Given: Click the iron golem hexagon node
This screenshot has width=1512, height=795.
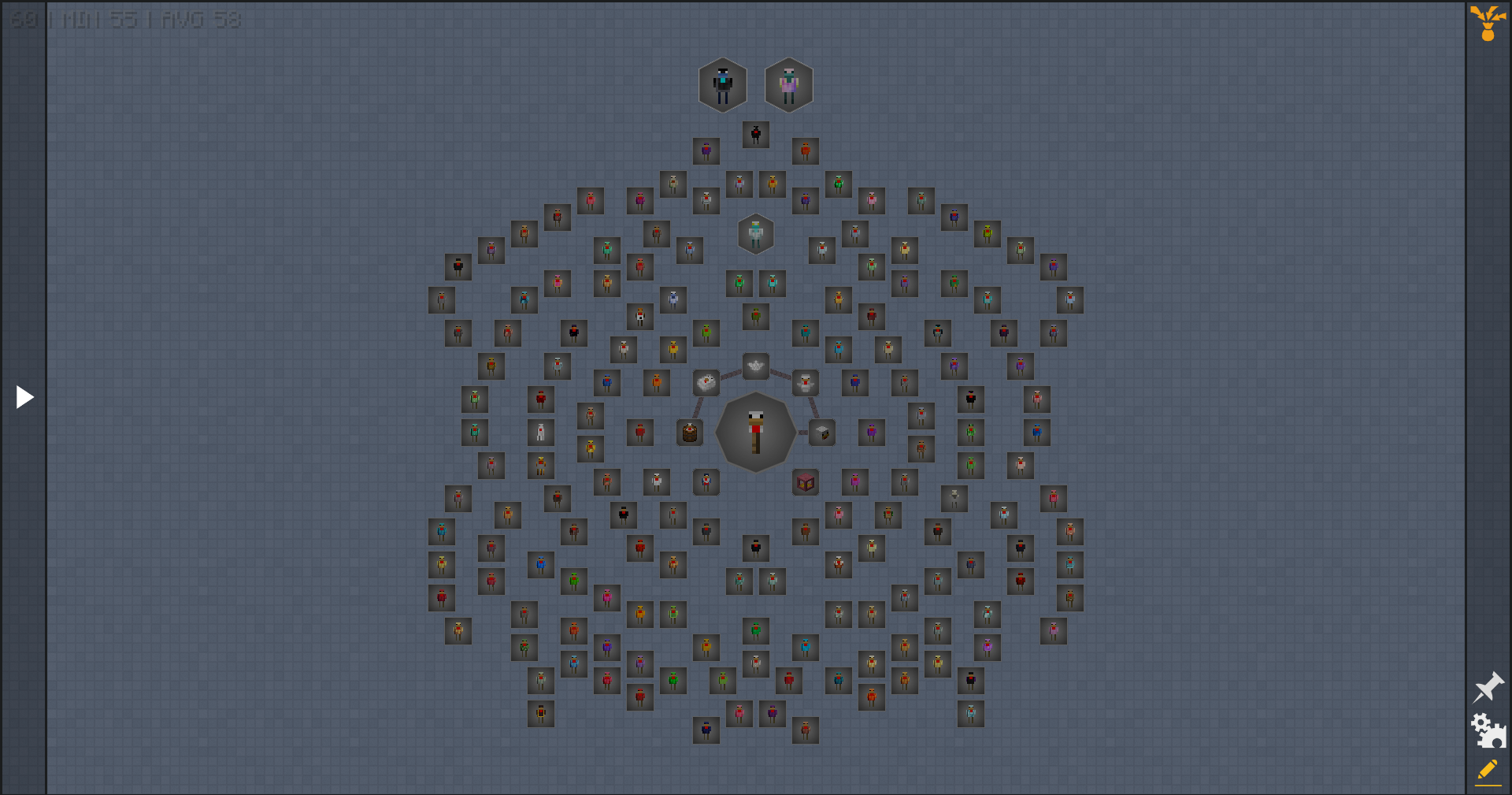Looking at the screenshot, I should pyautogui.click(x=755, y=233).
